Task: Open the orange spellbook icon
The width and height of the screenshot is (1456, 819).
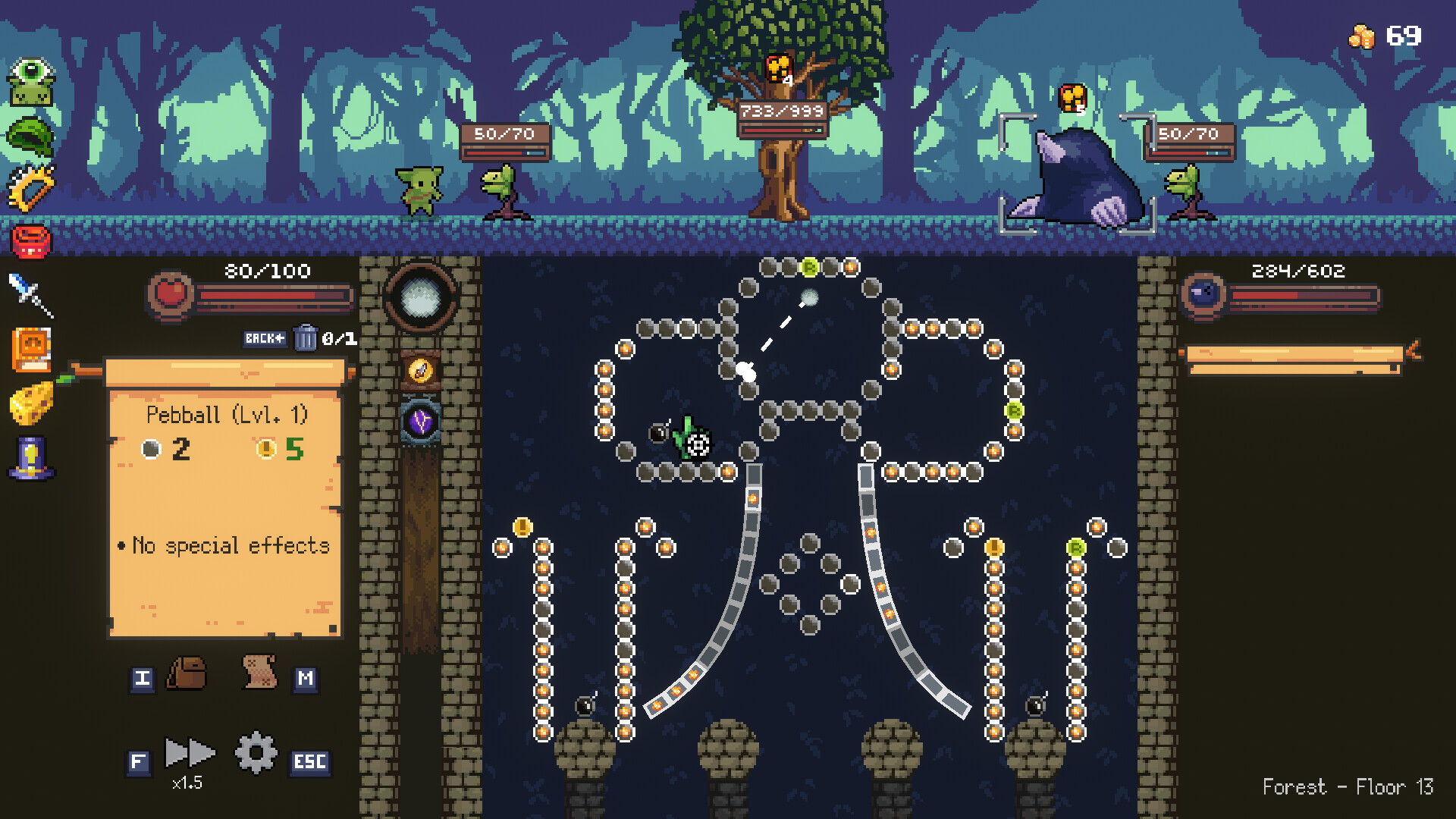Action: [x=32, y=351]
